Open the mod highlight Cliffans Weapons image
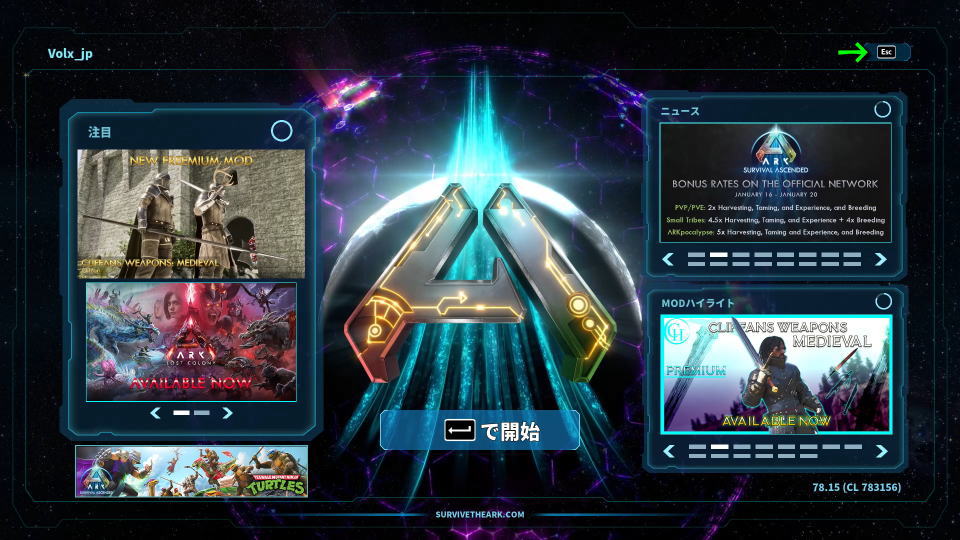 pyautogui.click(x=775, y=373)
